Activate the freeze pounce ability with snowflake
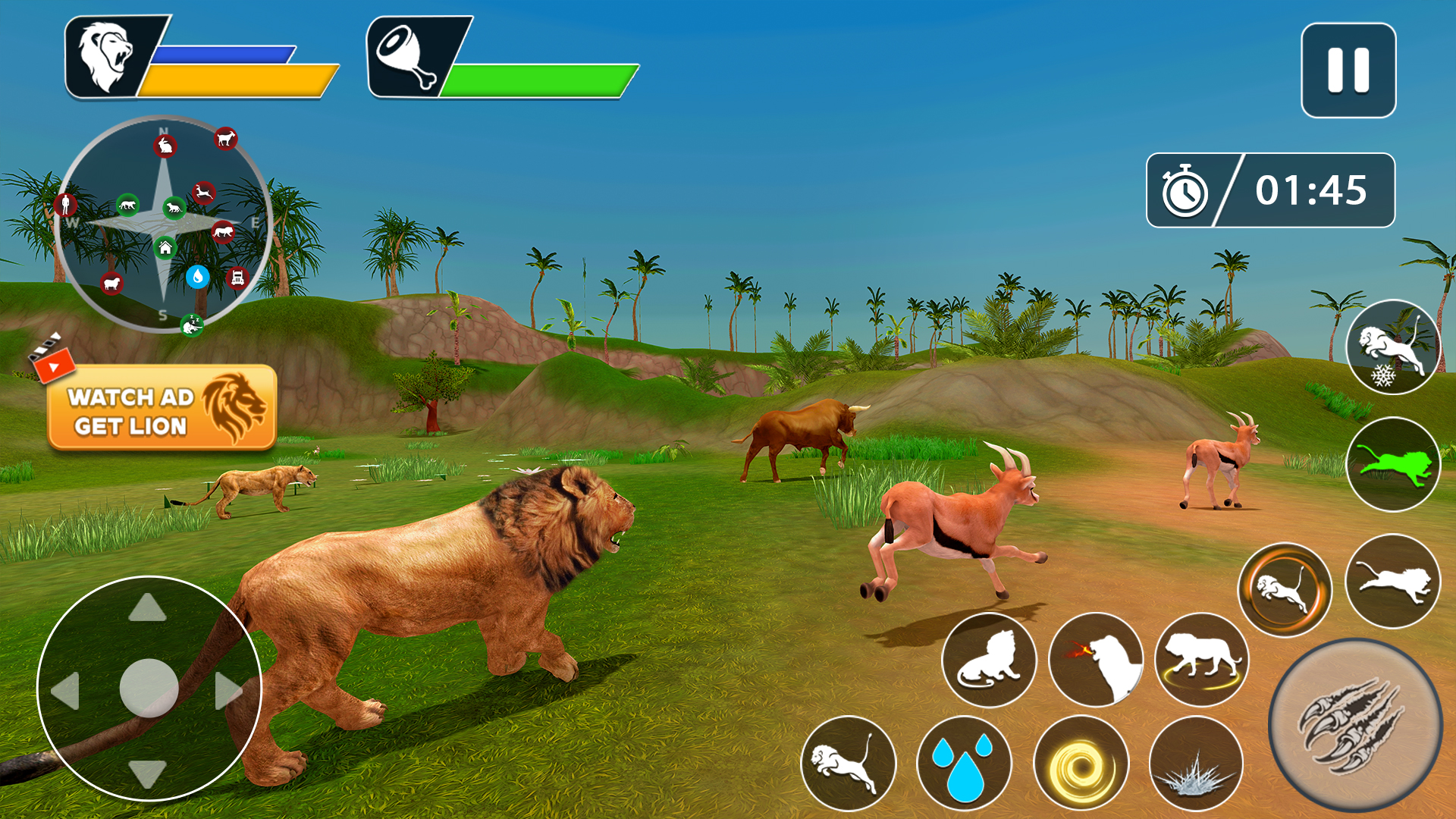1456x819 pixels. coord(1394,351)
